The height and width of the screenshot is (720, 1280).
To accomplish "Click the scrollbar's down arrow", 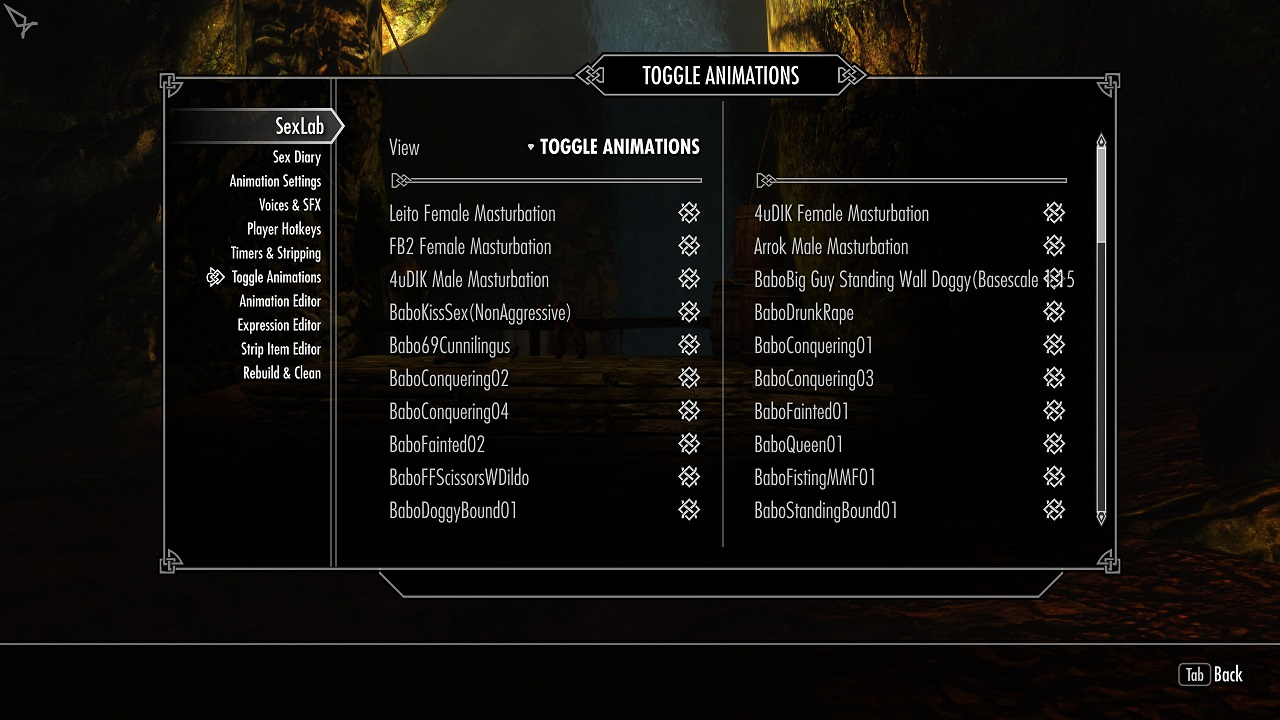I will click(1101, 518).
